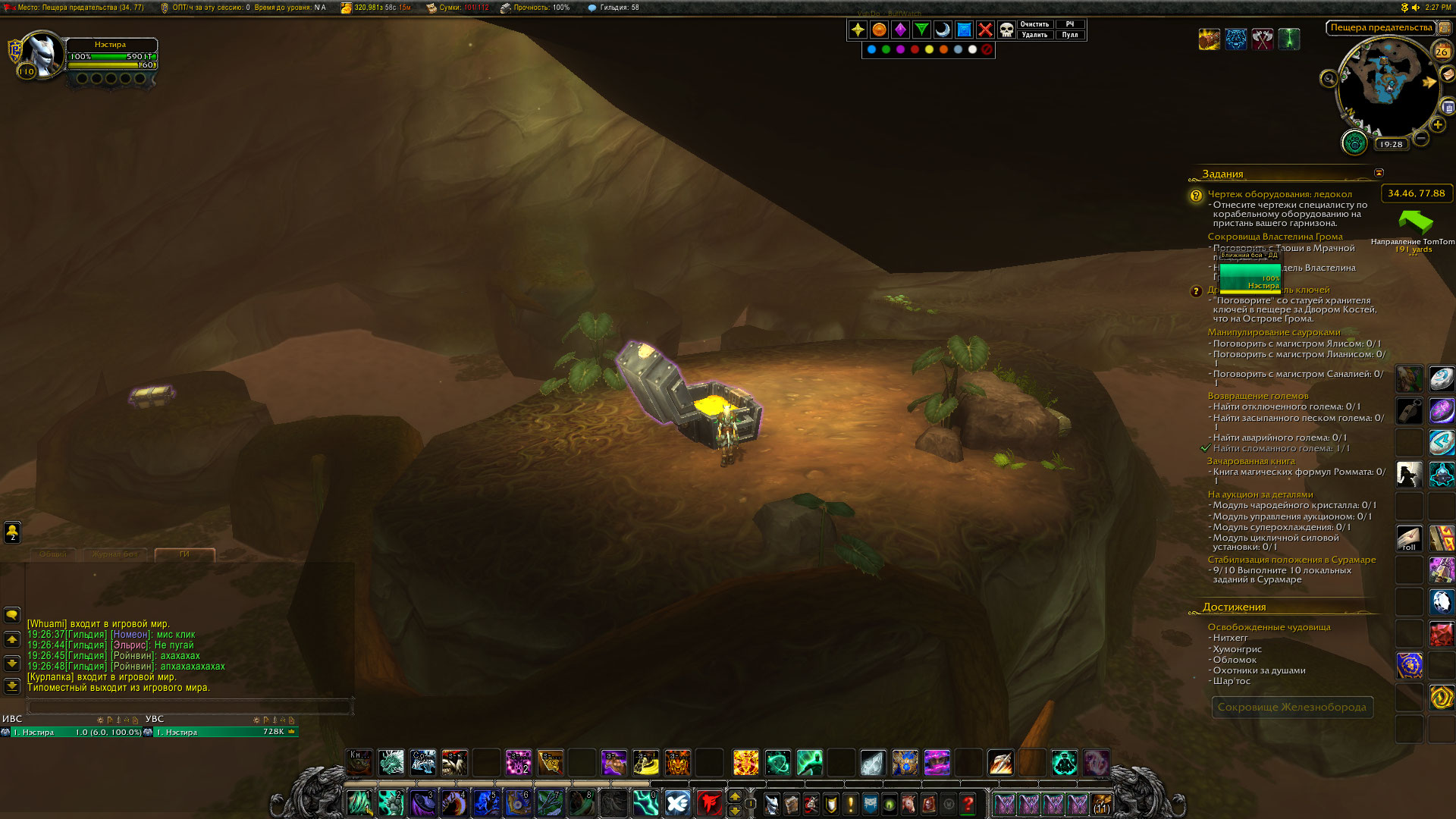
Task: Click the "РЧ" ready check button
Action: click(1070, 24)
